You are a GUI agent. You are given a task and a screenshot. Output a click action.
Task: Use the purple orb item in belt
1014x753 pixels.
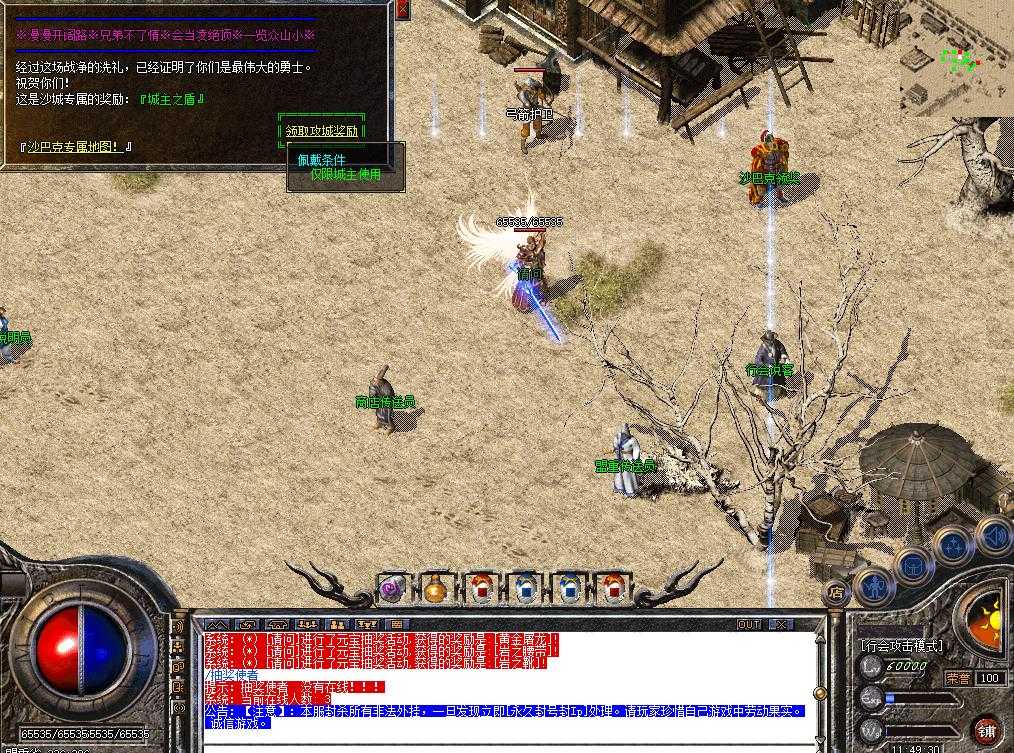[391, 588]
